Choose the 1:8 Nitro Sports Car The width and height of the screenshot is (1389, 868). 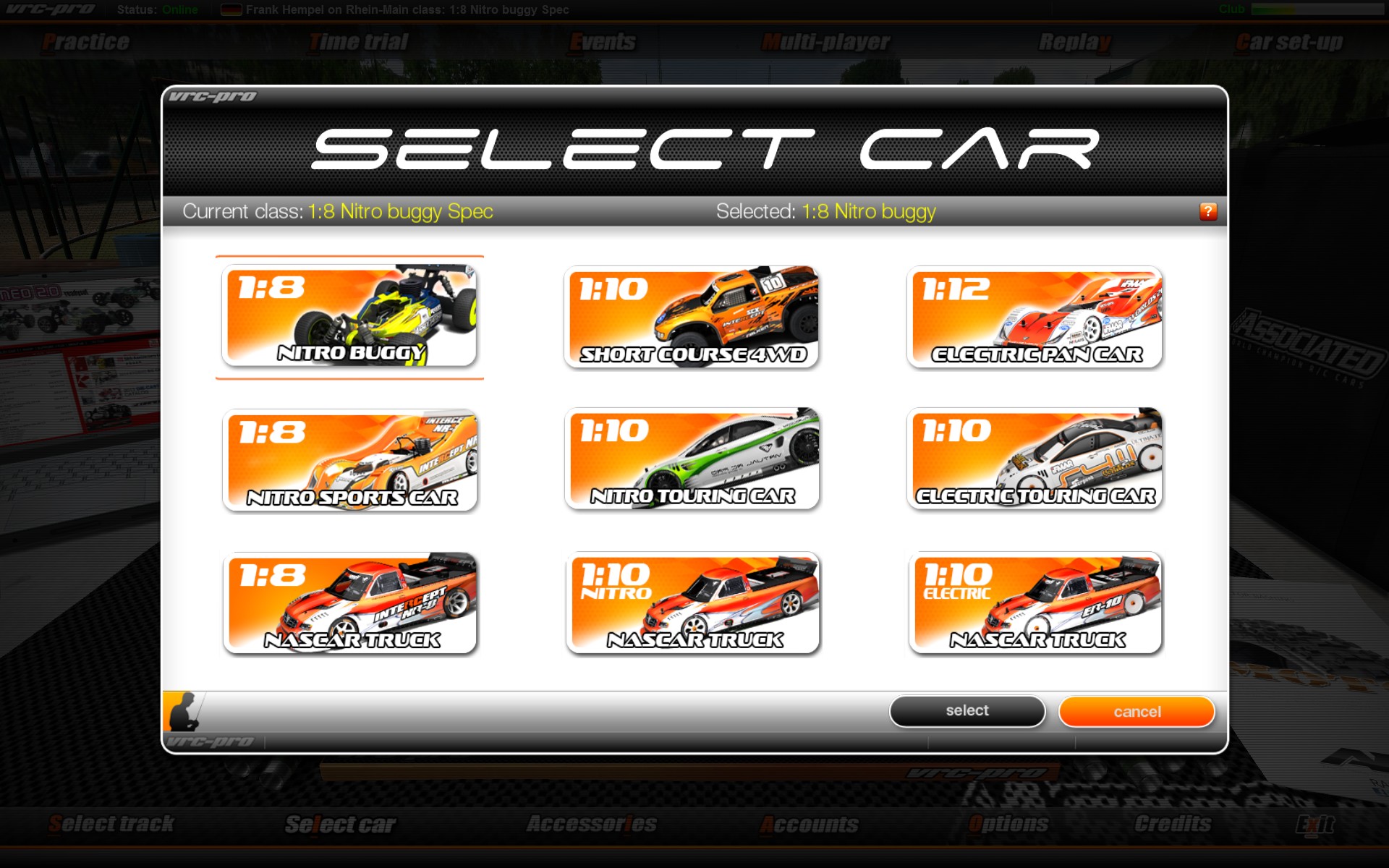click(x=350, y=460)
